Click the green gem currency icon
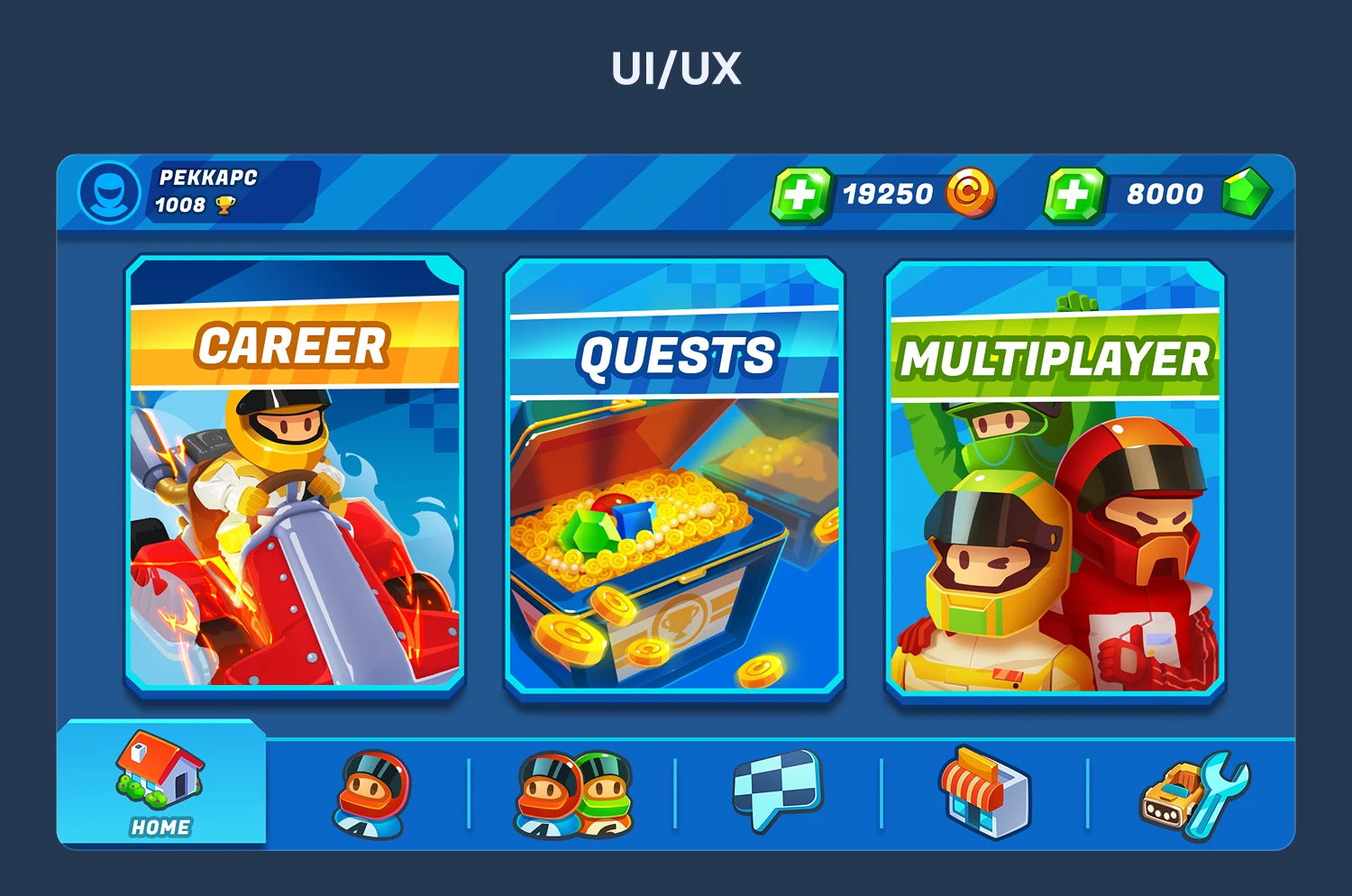The width and height of the screenshot is (1352, 896). (x=1247, y=193)
